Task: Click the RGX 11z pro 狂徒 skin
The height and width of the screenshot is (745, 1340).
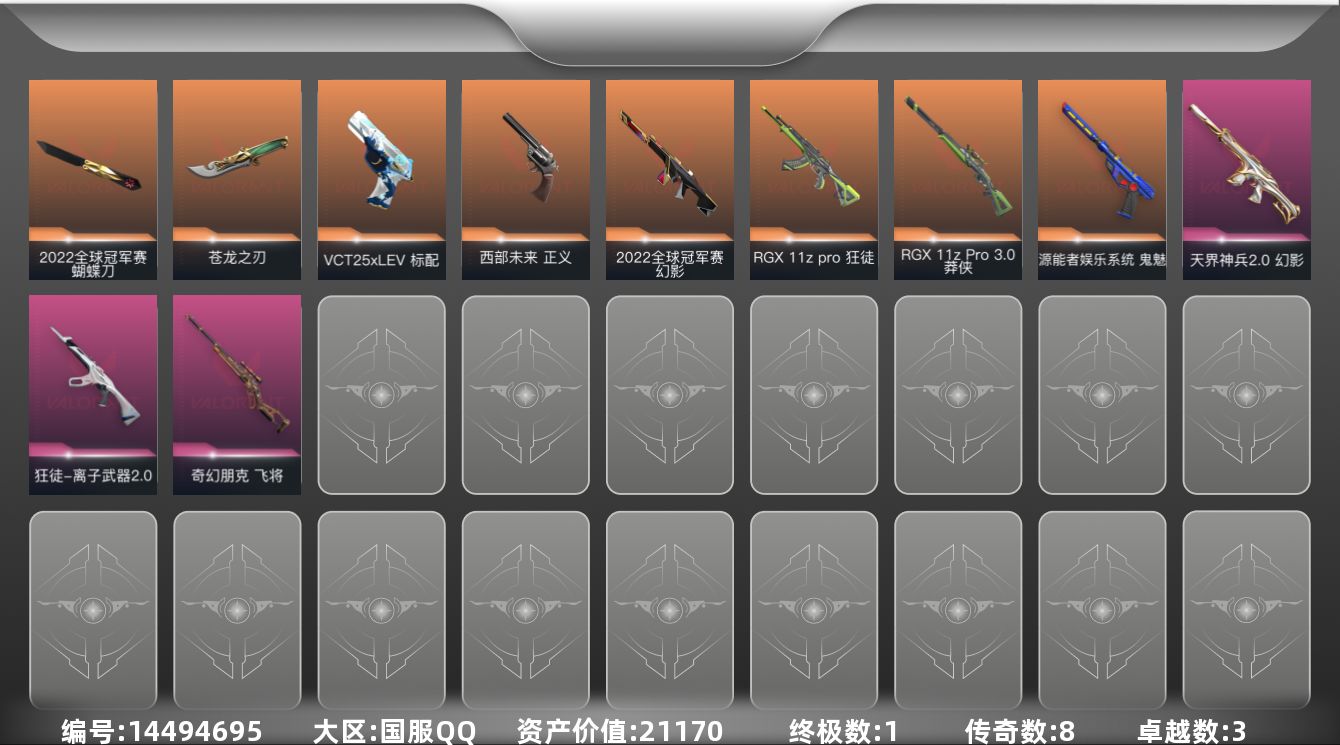Action: 813,180
